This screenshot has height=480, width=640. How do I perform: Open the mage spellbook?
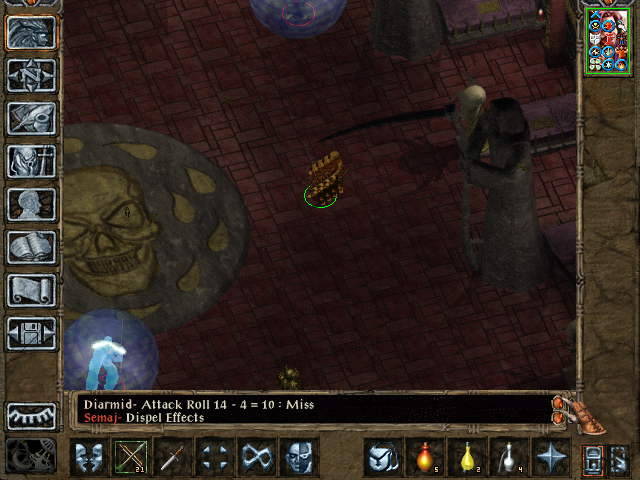pos(32,247)
